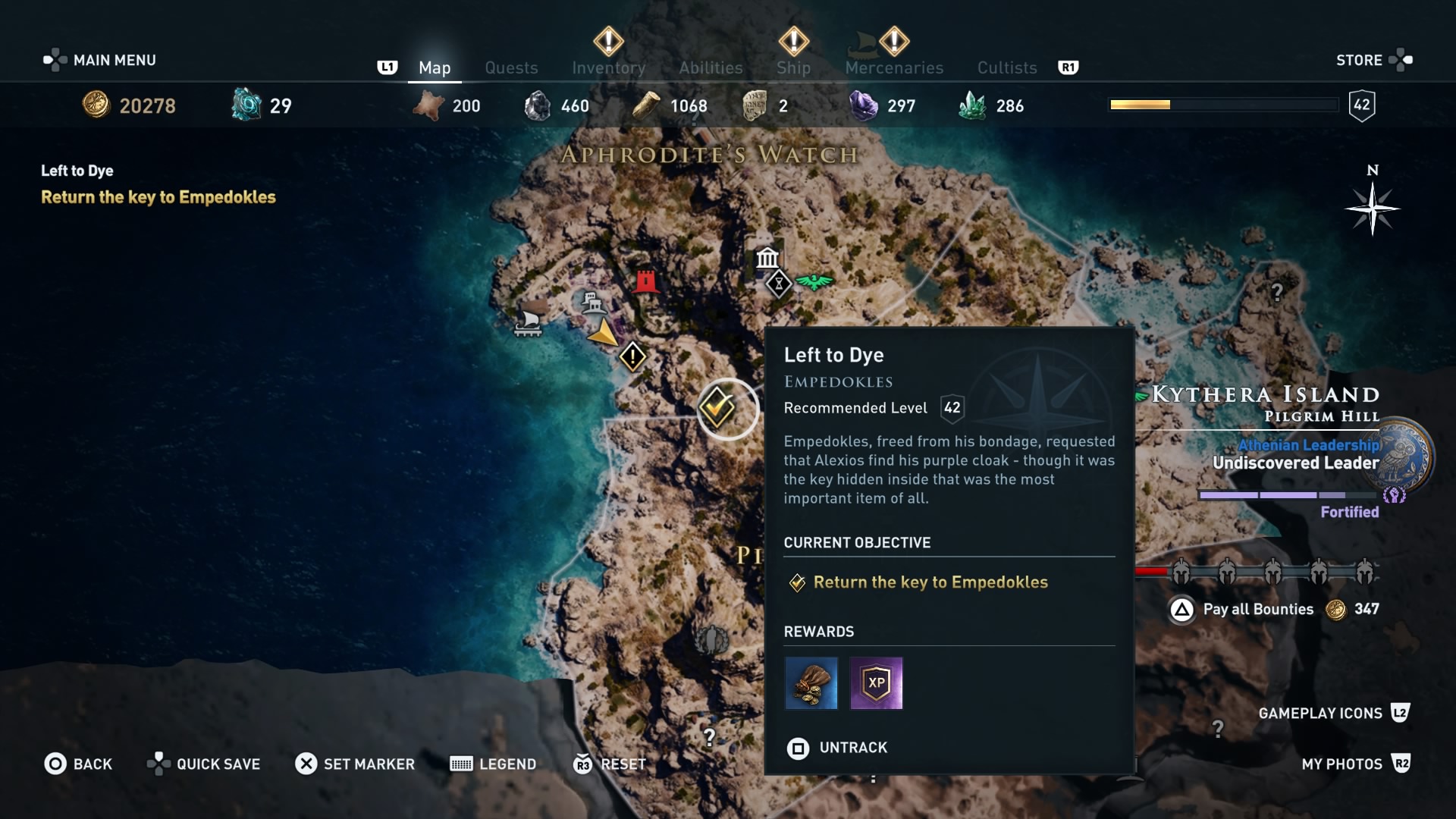This screenshot has width=1456, height=819.
Task: Open the Ship menu
Action: tap(793, 67)
